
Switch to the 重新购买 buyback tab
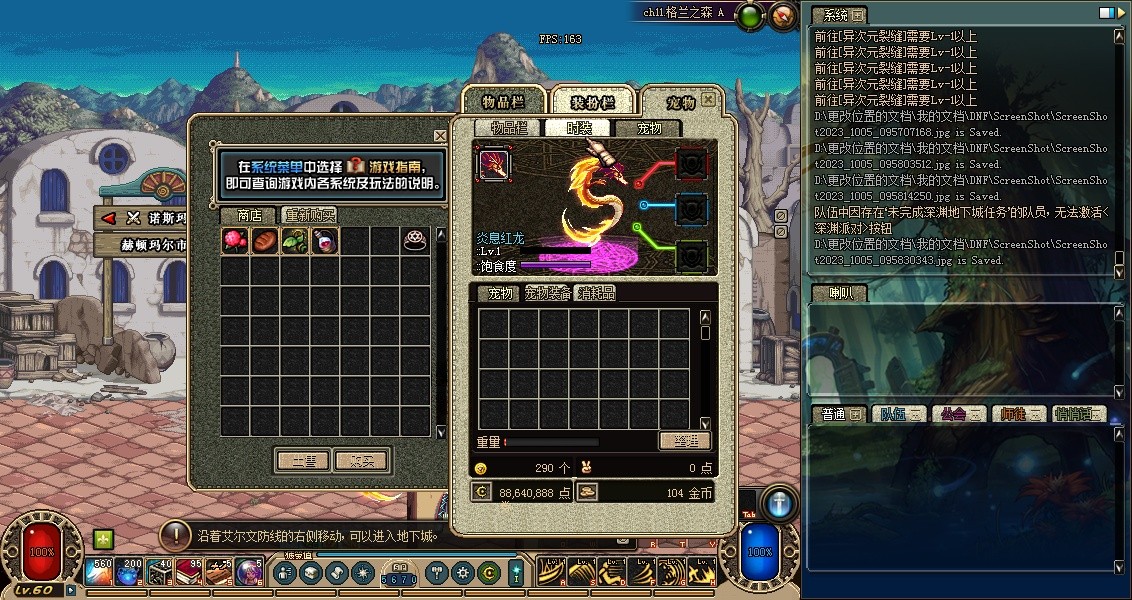(x=309, y=215)
